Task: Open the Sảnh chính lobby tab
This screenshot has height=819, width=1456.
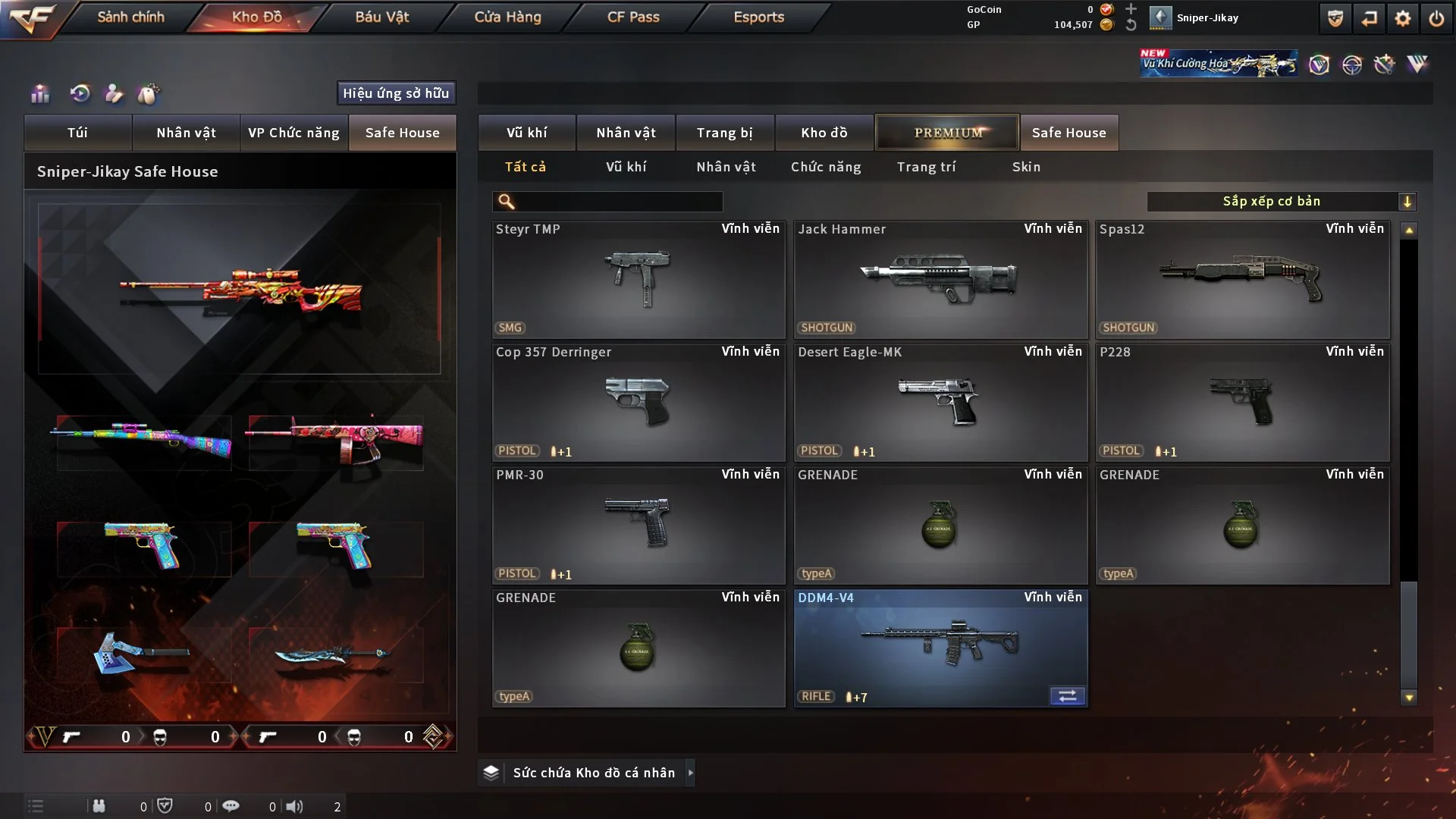Action: [130, 17]
